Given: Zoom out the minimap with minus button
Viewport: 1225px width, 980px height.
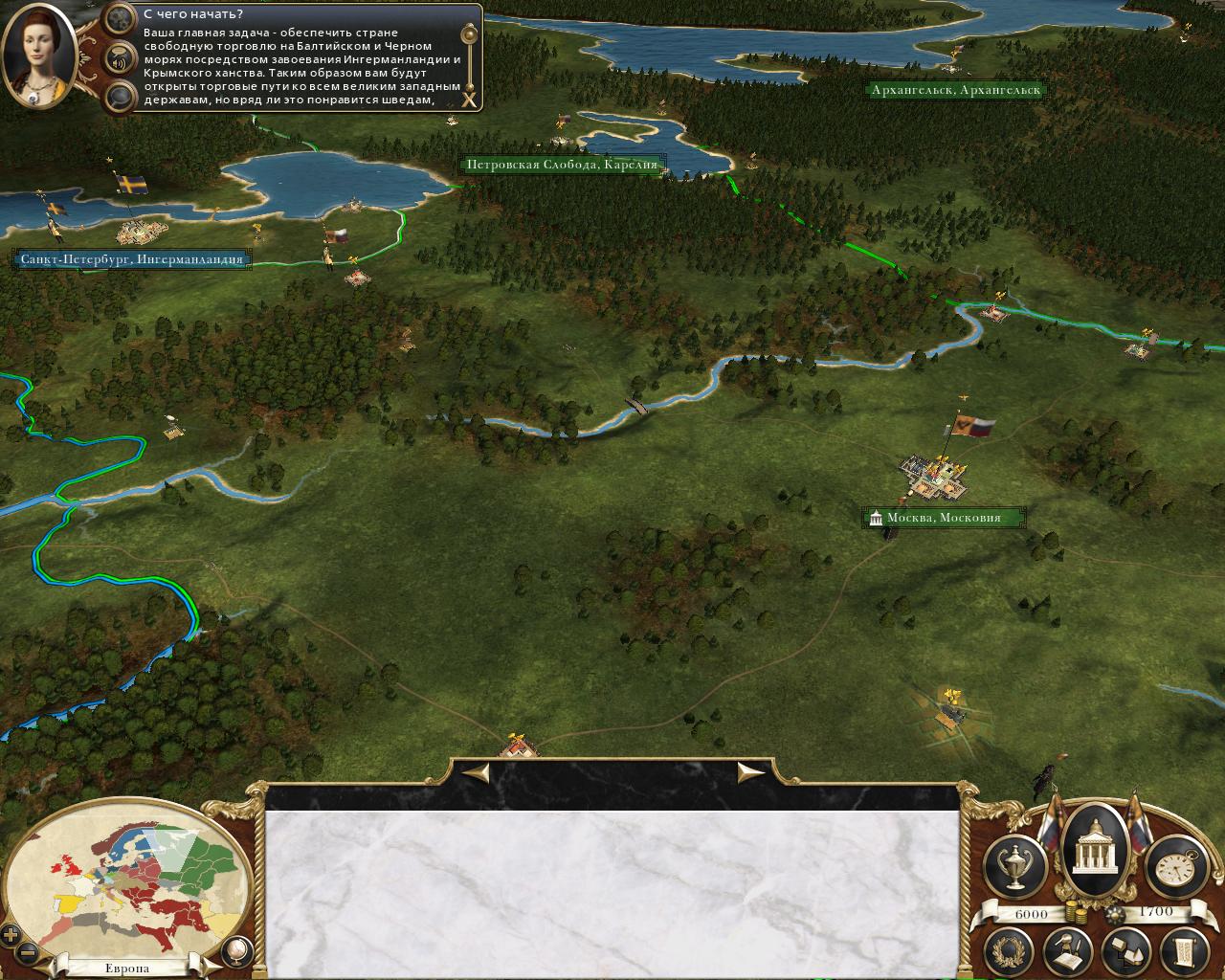Looking at the screenshot, I should pyautogui.click(x=29, y=953).
